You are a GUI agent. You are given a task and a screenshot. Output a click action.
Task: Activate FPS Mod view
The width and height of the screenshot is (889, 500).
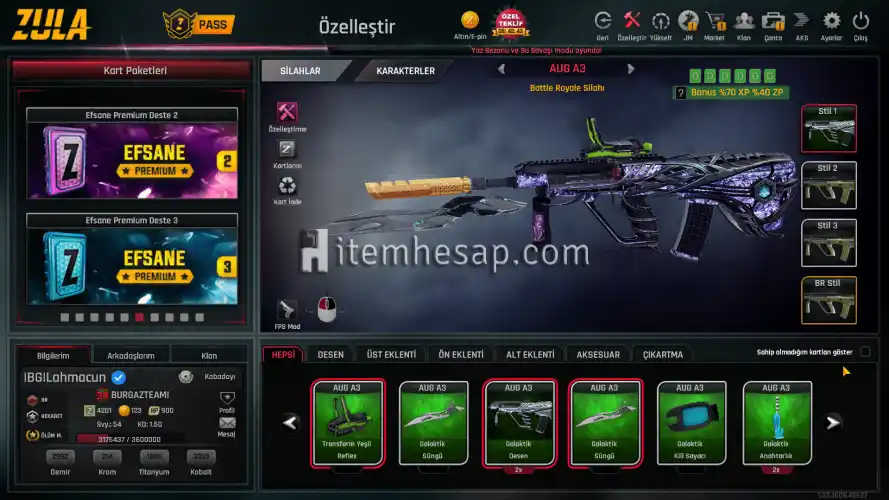[x=287, y=312]
